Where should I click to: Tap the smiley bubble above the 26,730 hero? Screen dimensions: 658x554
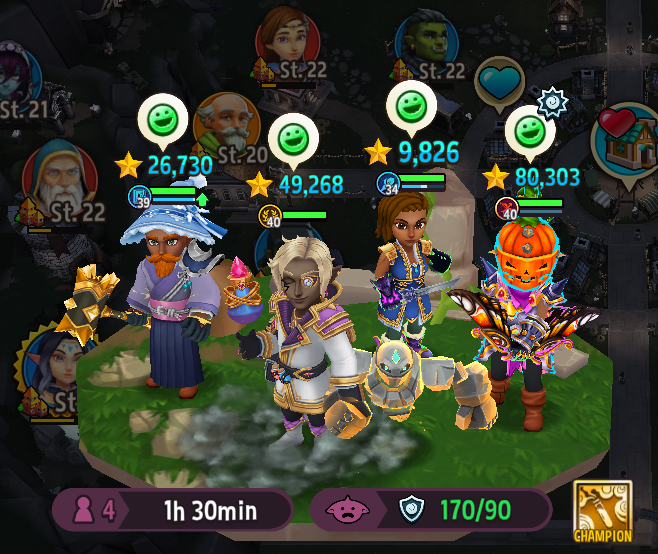point(162,118)
